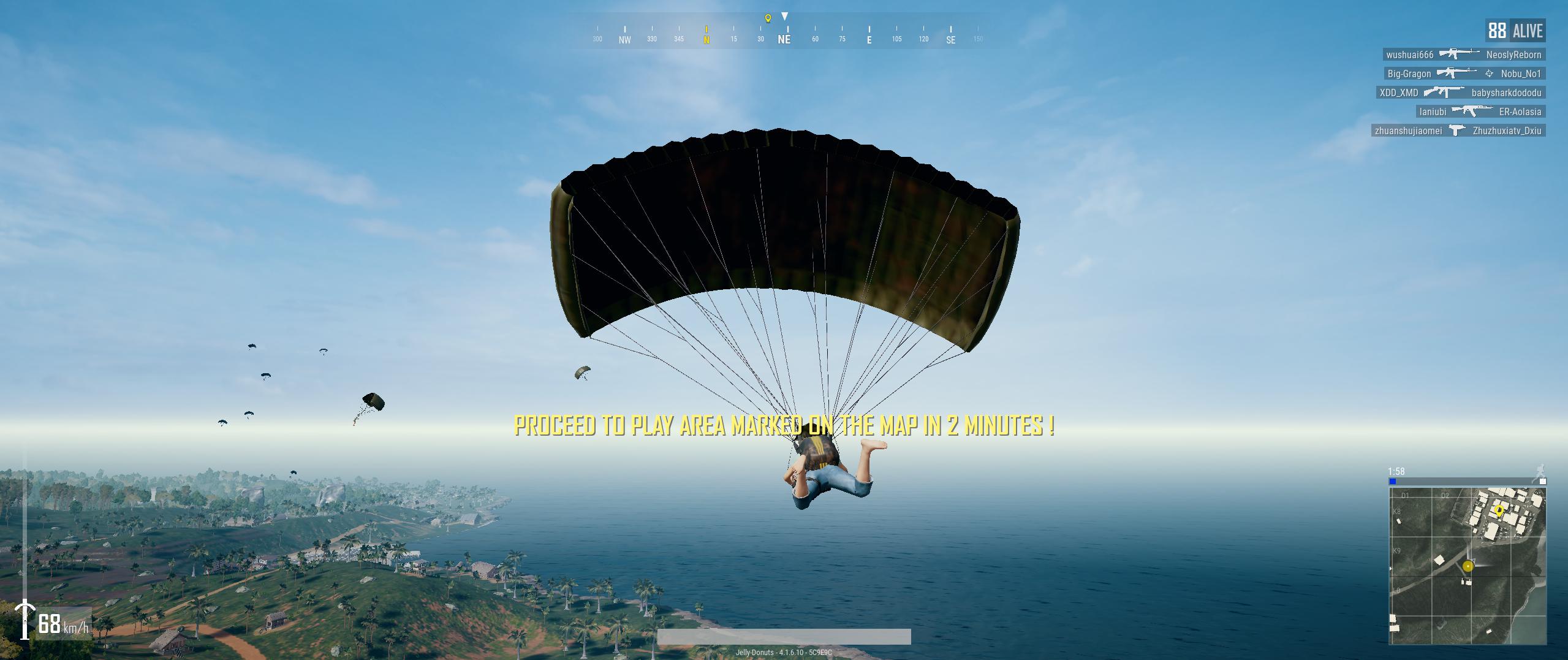The height and width of the screenshot is (660, 1568).
Task: Select the ER-Aolasia name label in the kill feed
Action: click(1520, 113)
